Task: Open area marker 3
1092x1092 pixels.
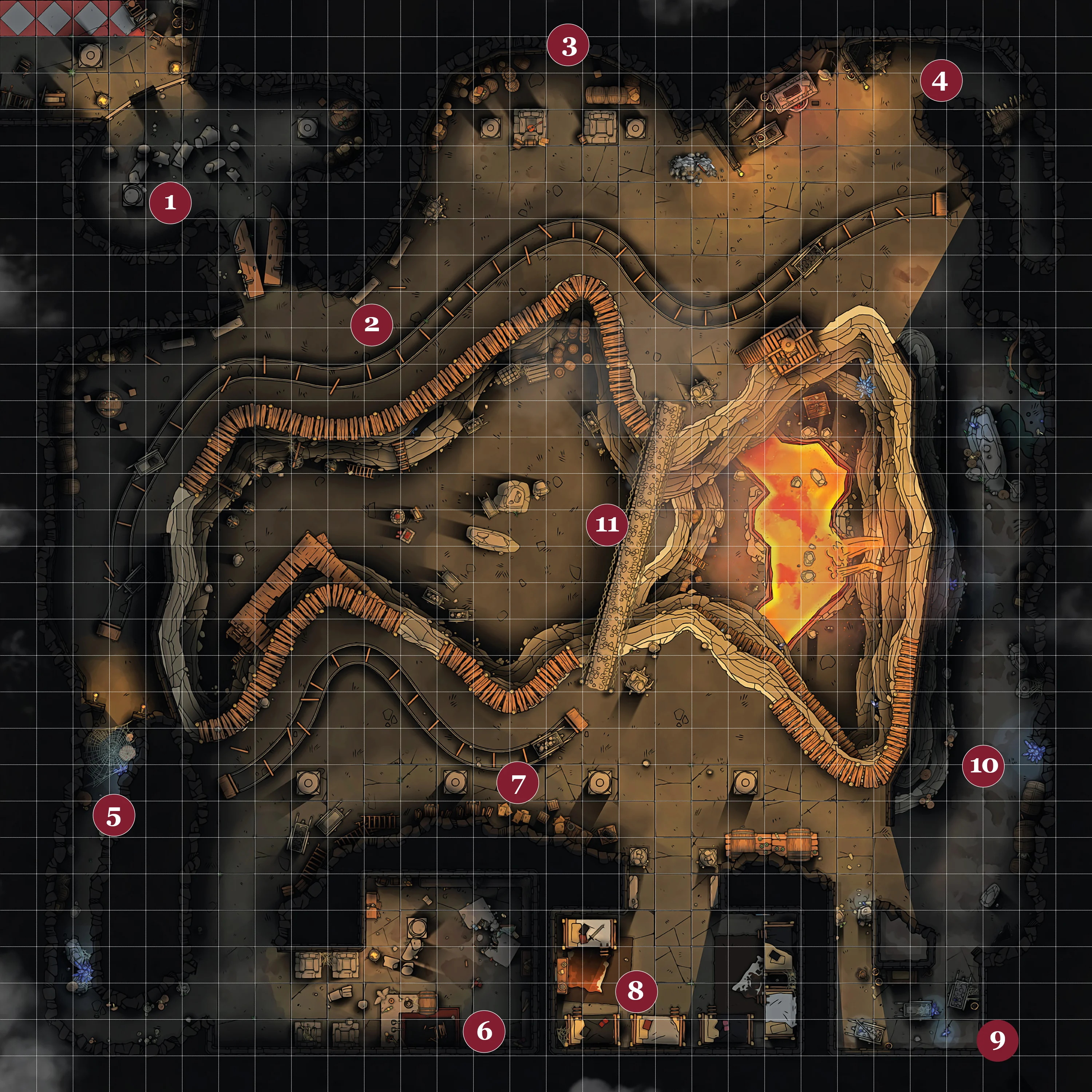Action: pyautogui.click(x=568, y=45)
